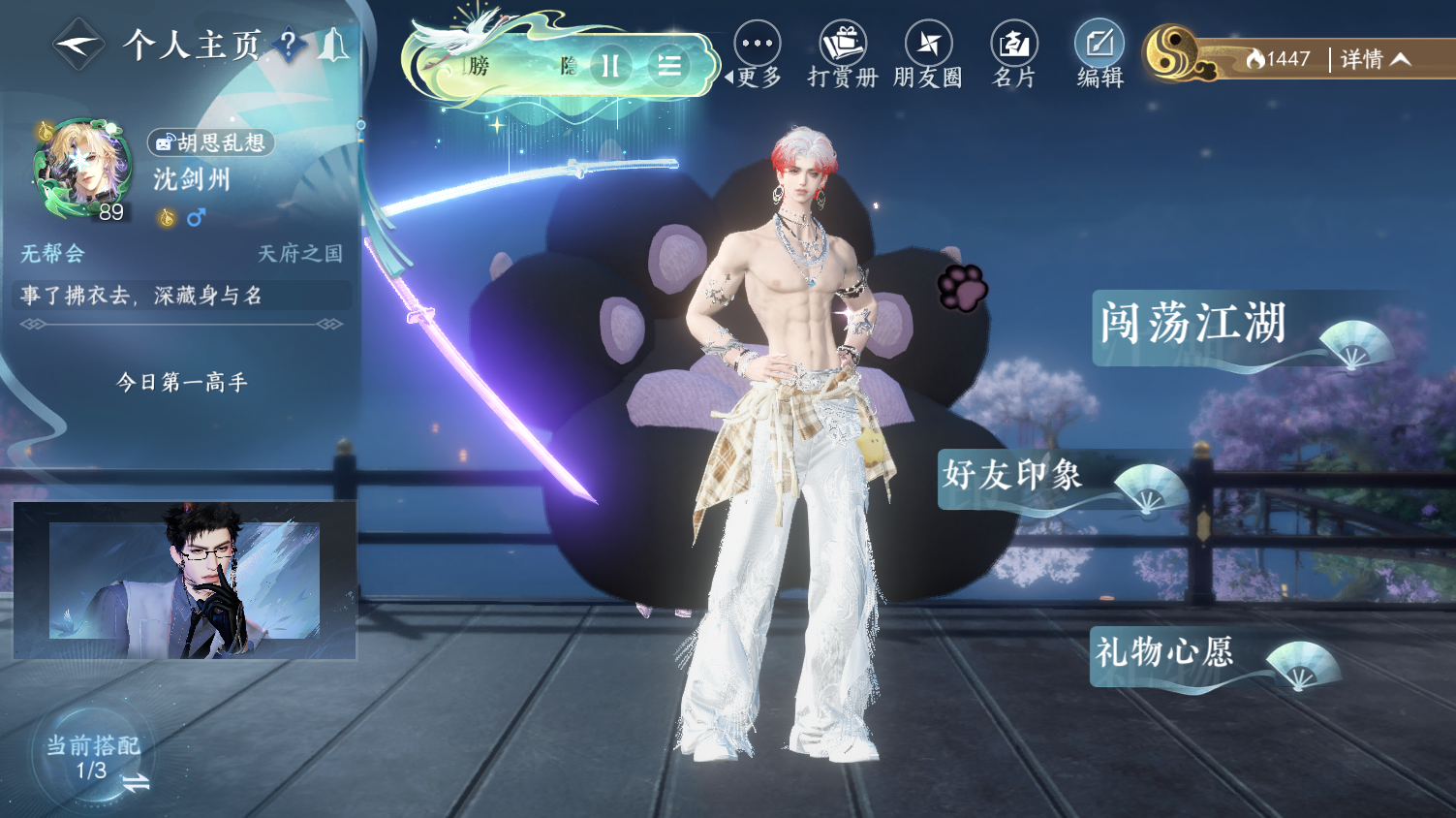Viewport: 1456px width, 818px height.
Task: Switch outfit with 当前搭配 button
Action: click(94, 758)
